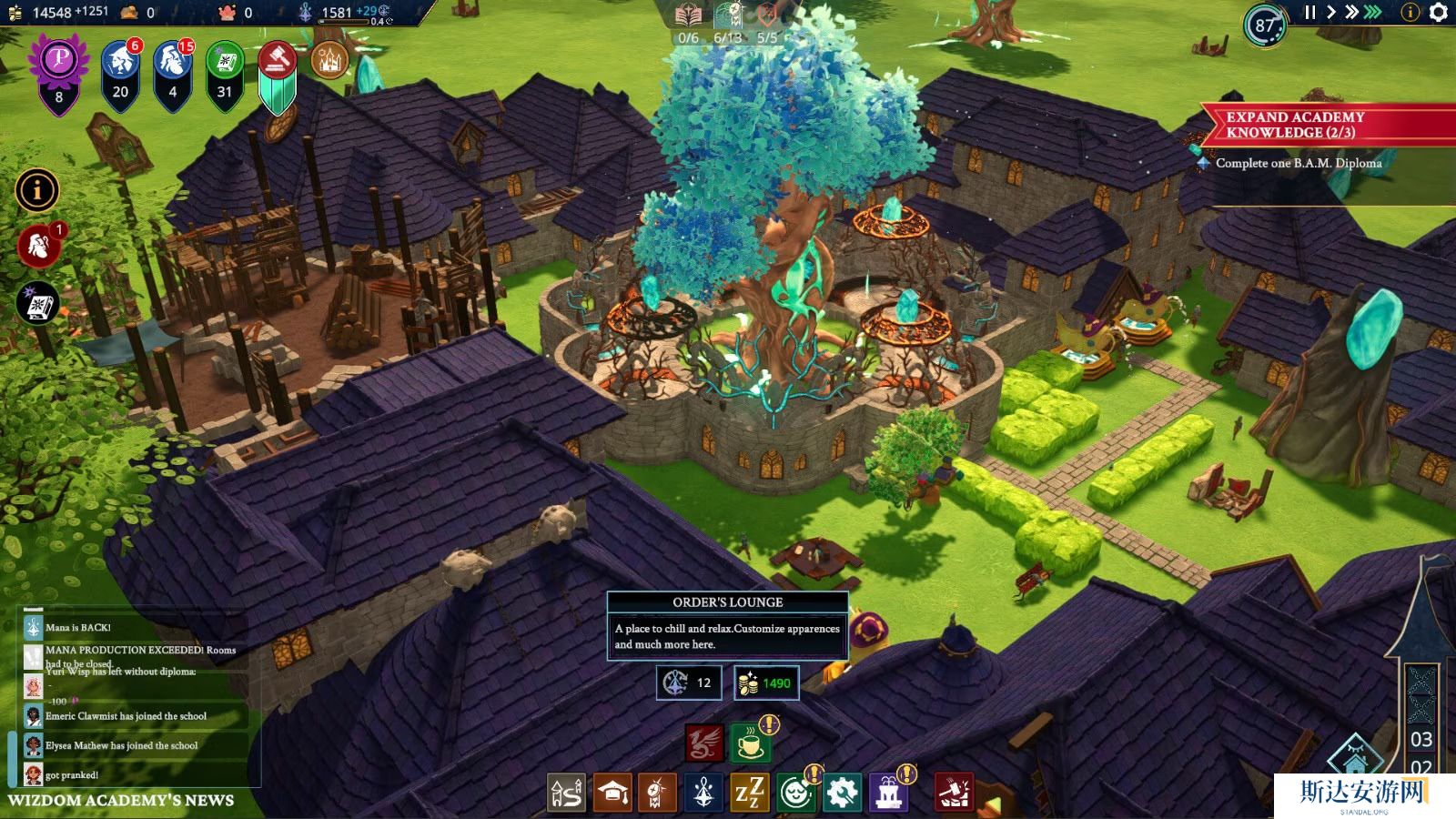Activate the red hammer demolish tool
The width and height of the screenshot is (1456, 819).
(954, 793)
